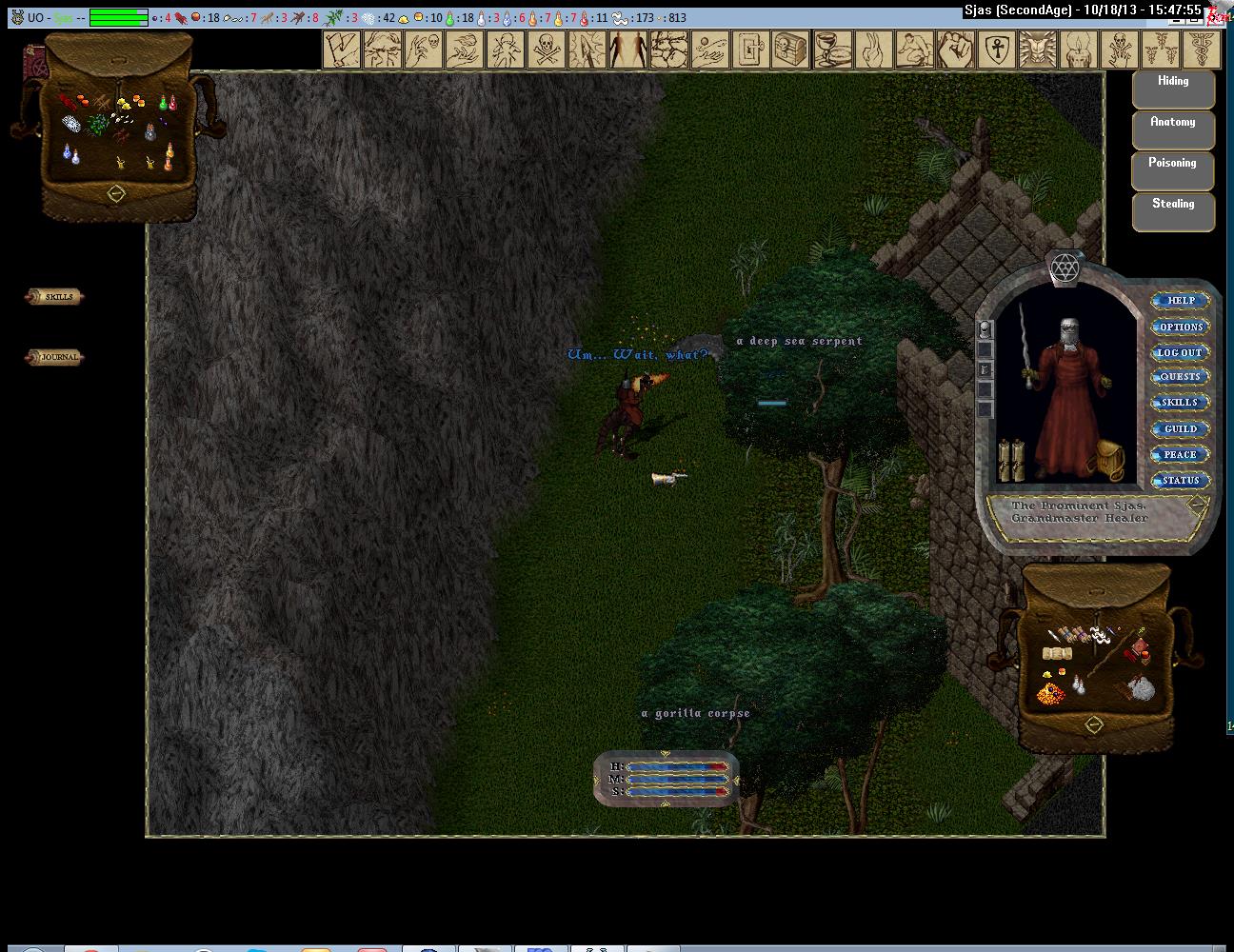The height and width of the screenshot is (952, 1234).
Task: Use the Anatomy skill button
Action: pyautogui.click(x=1173, y=129)
